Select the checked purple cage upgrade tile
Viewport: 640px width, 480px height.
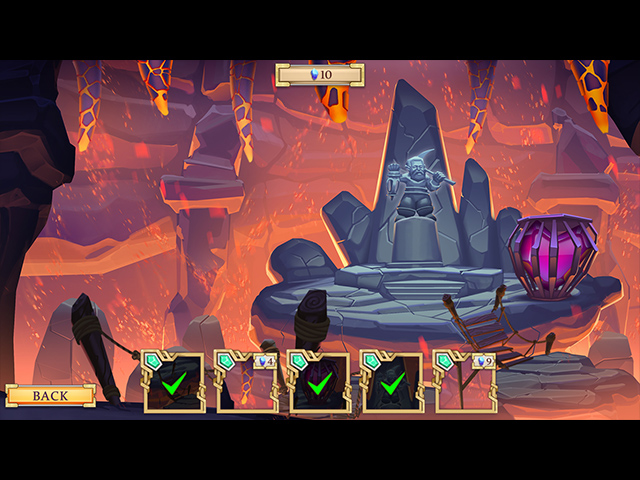[x=319, y=383]
